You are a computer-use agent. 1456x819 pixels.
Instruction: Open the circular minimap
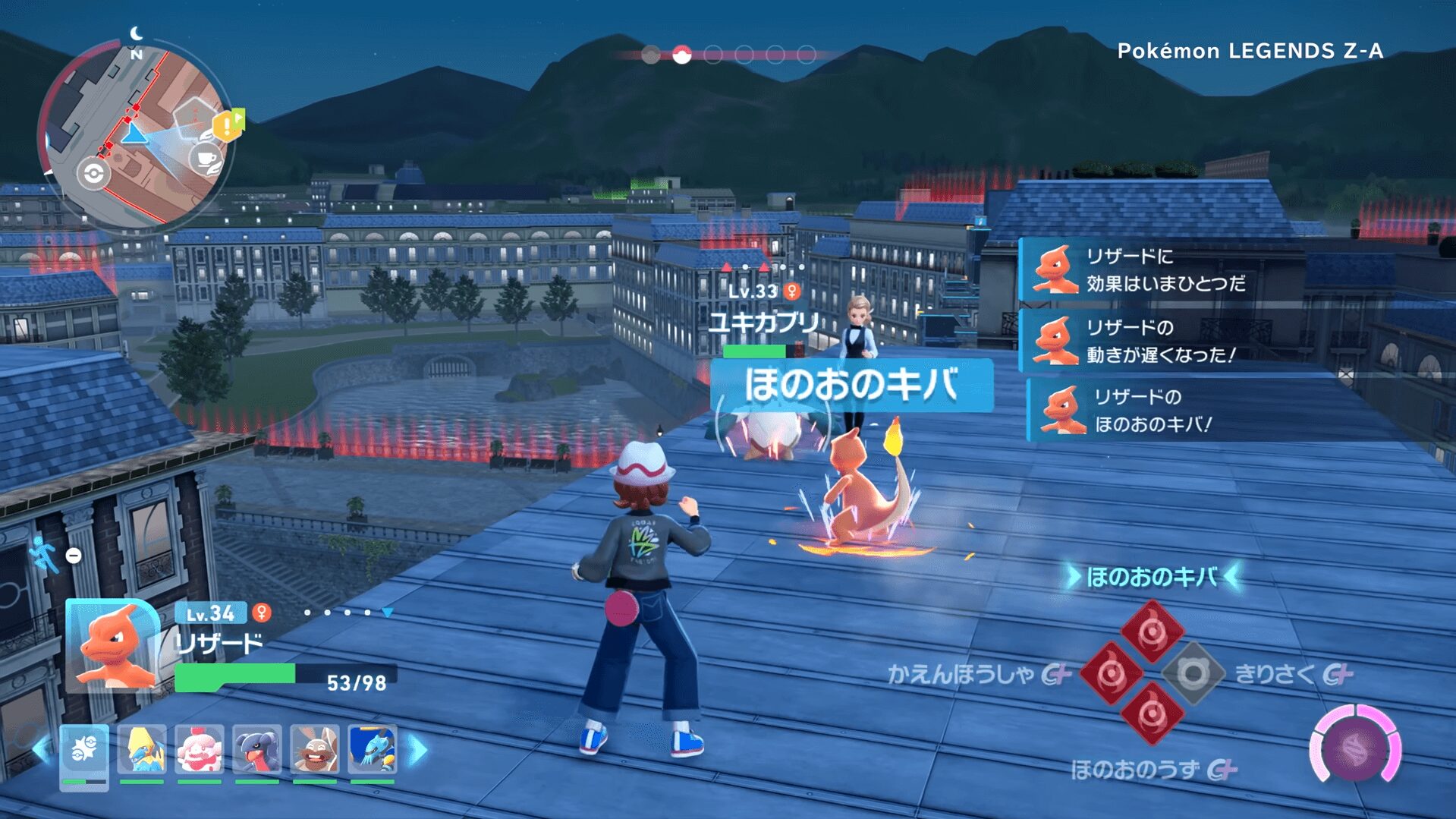coord(137,135)
